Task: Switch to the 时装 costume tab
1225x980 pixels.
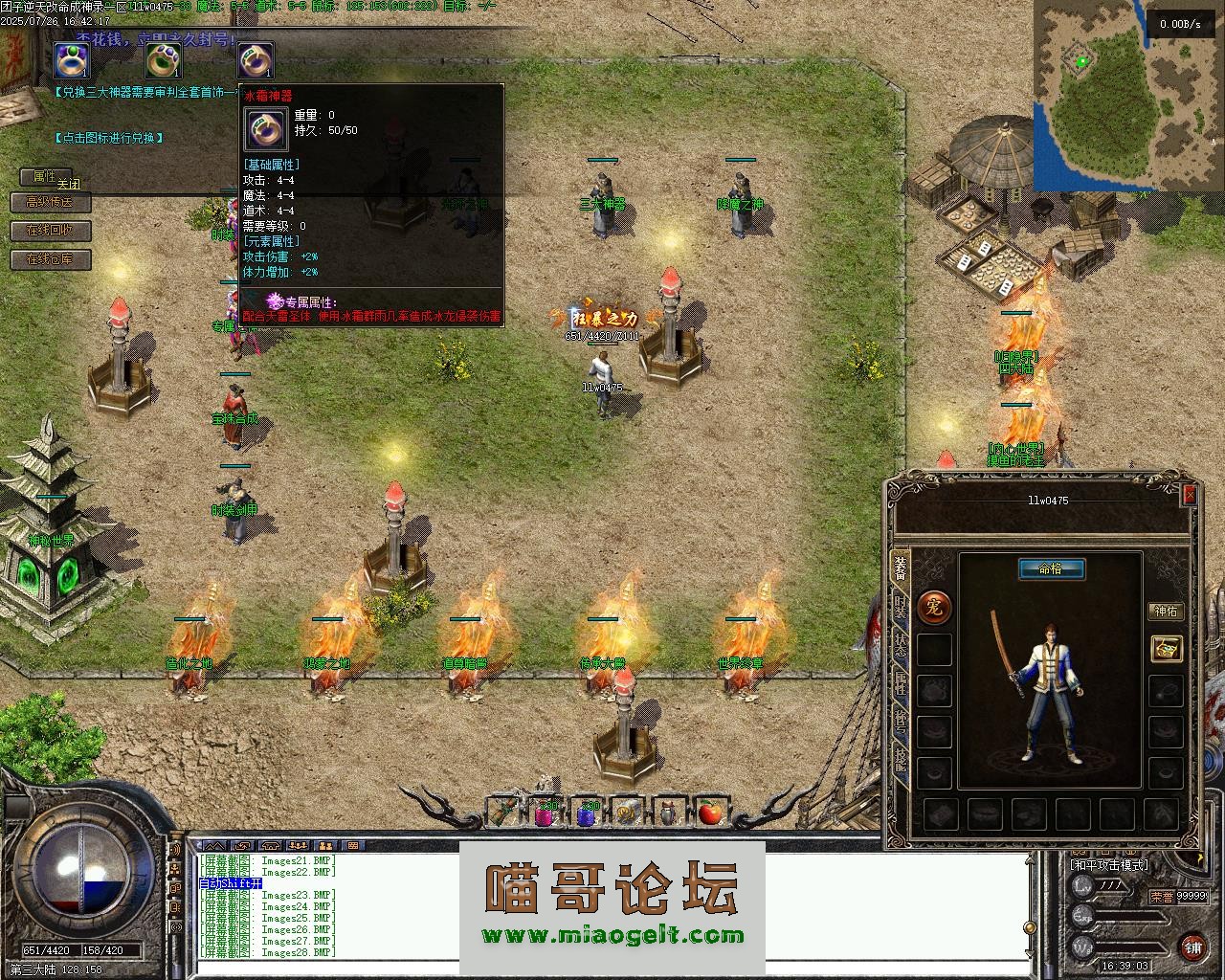Action: 901,607
